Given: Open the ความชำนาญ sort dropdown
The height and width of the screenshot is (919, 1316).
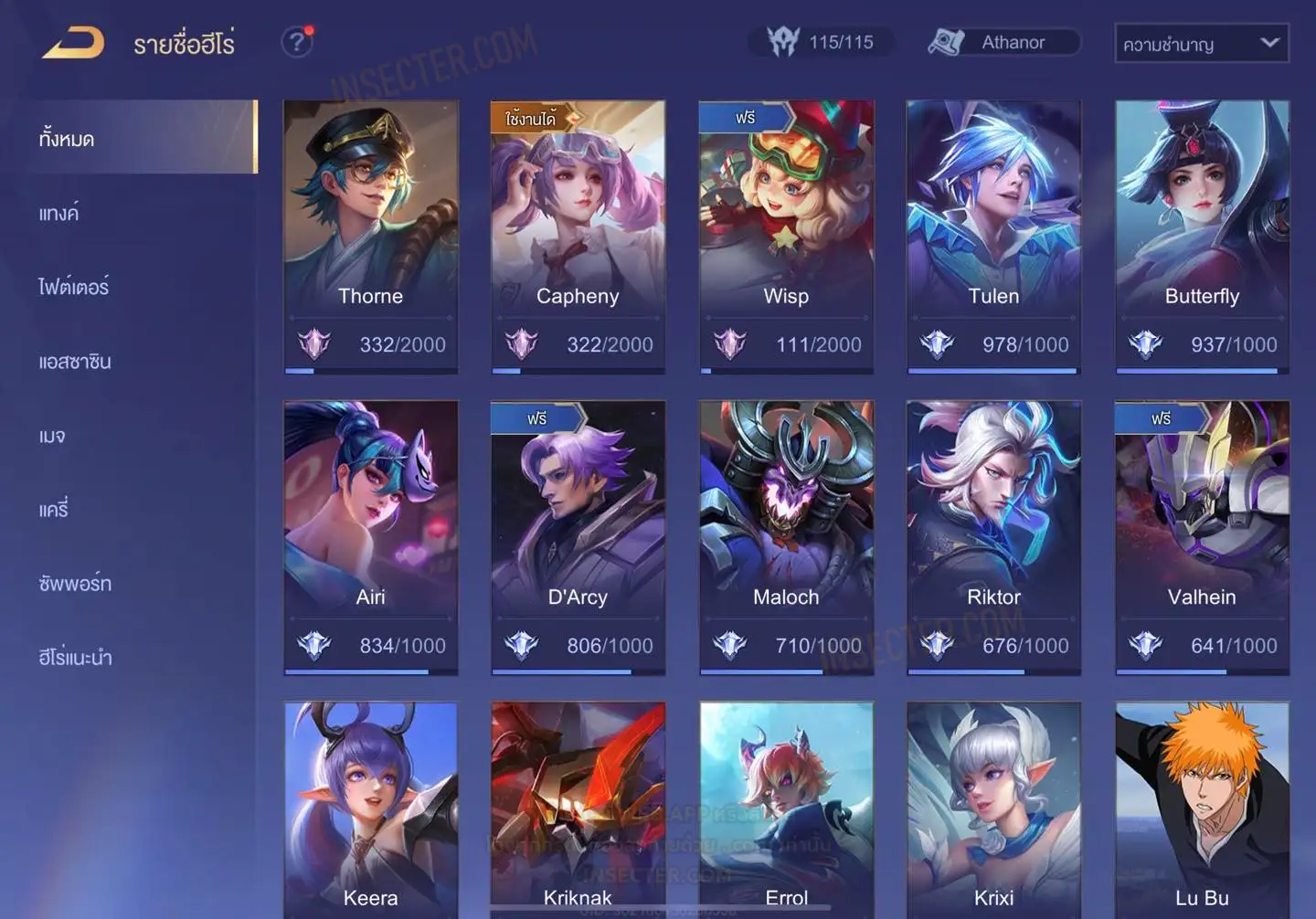Looking at the screenshot, I should 1201,43.
